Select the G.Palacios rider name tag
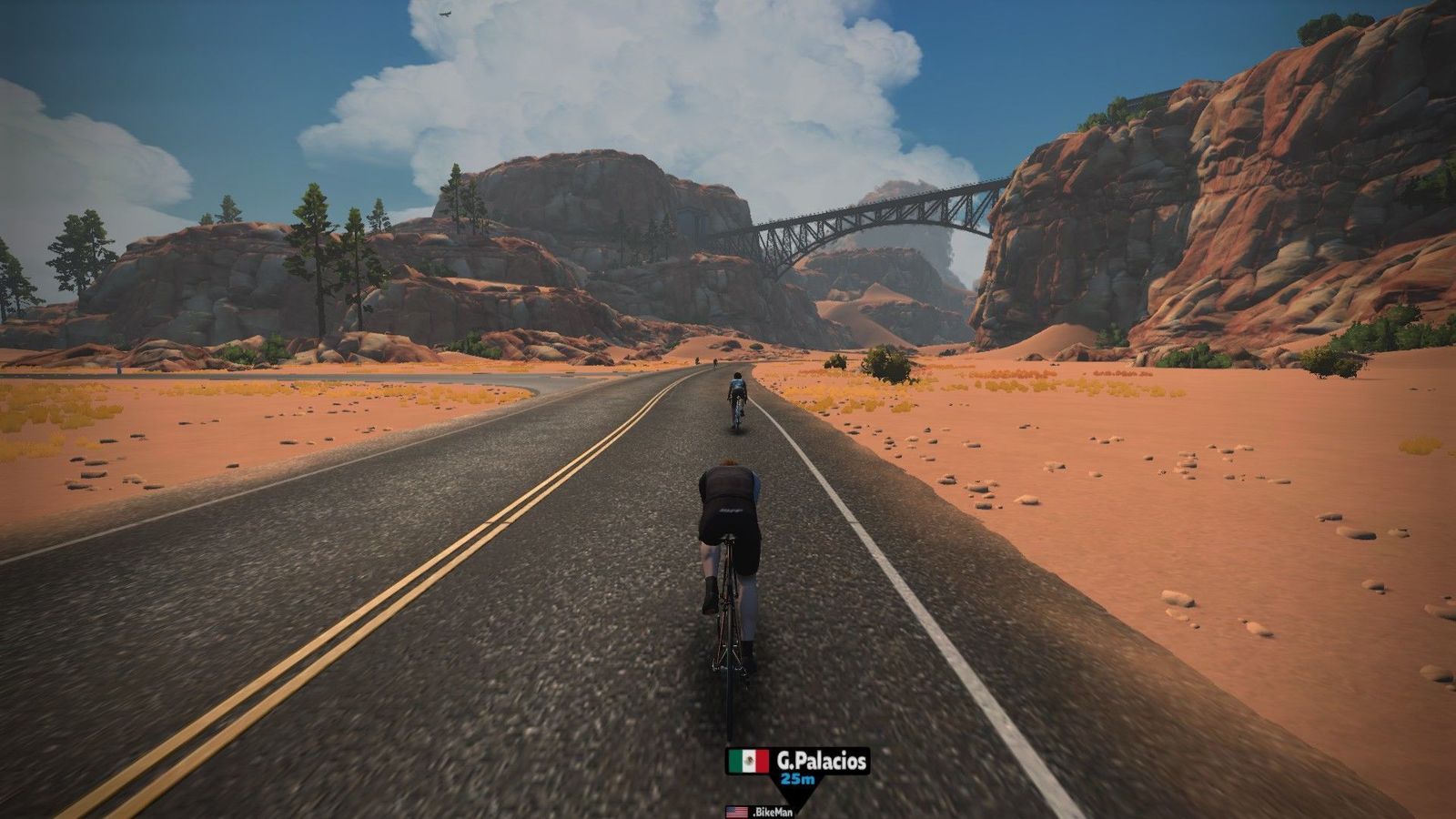Viewport: 1456px width, 819px height. [797, 762]
